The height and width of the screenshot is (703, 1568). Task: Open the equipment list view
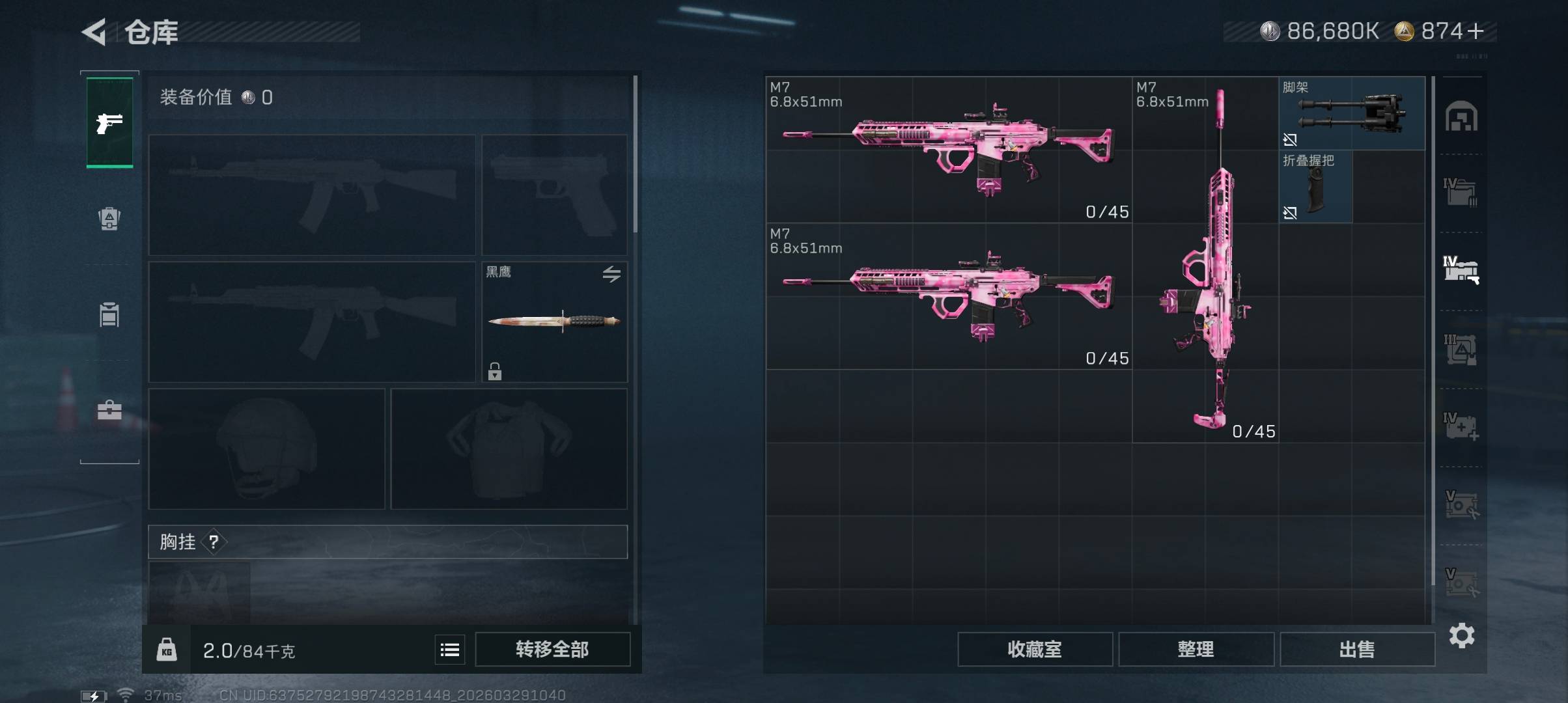[450, 650]
